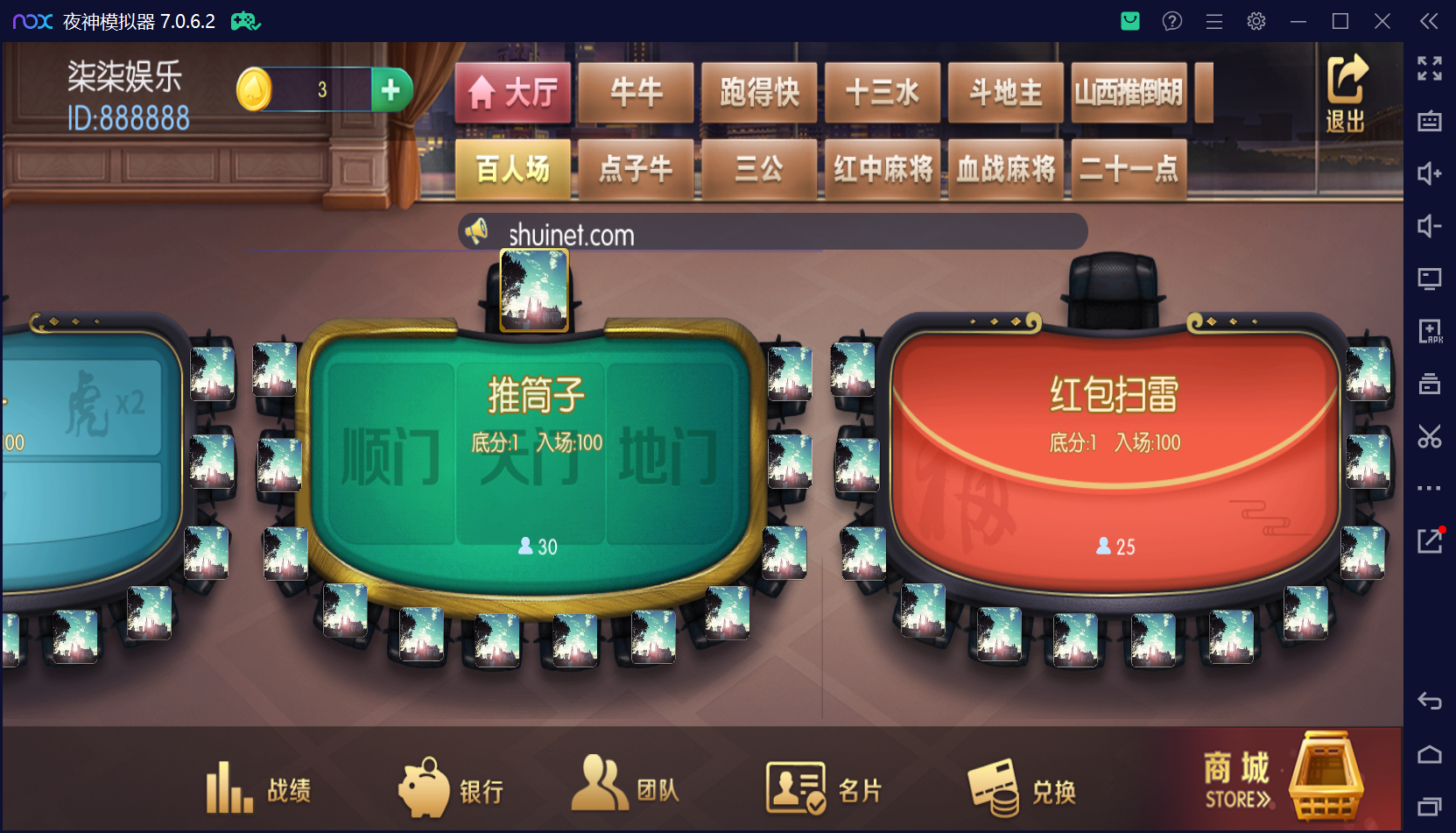Click the green plus to add coins
This screenshot has width=1456, height=833.
391,88
